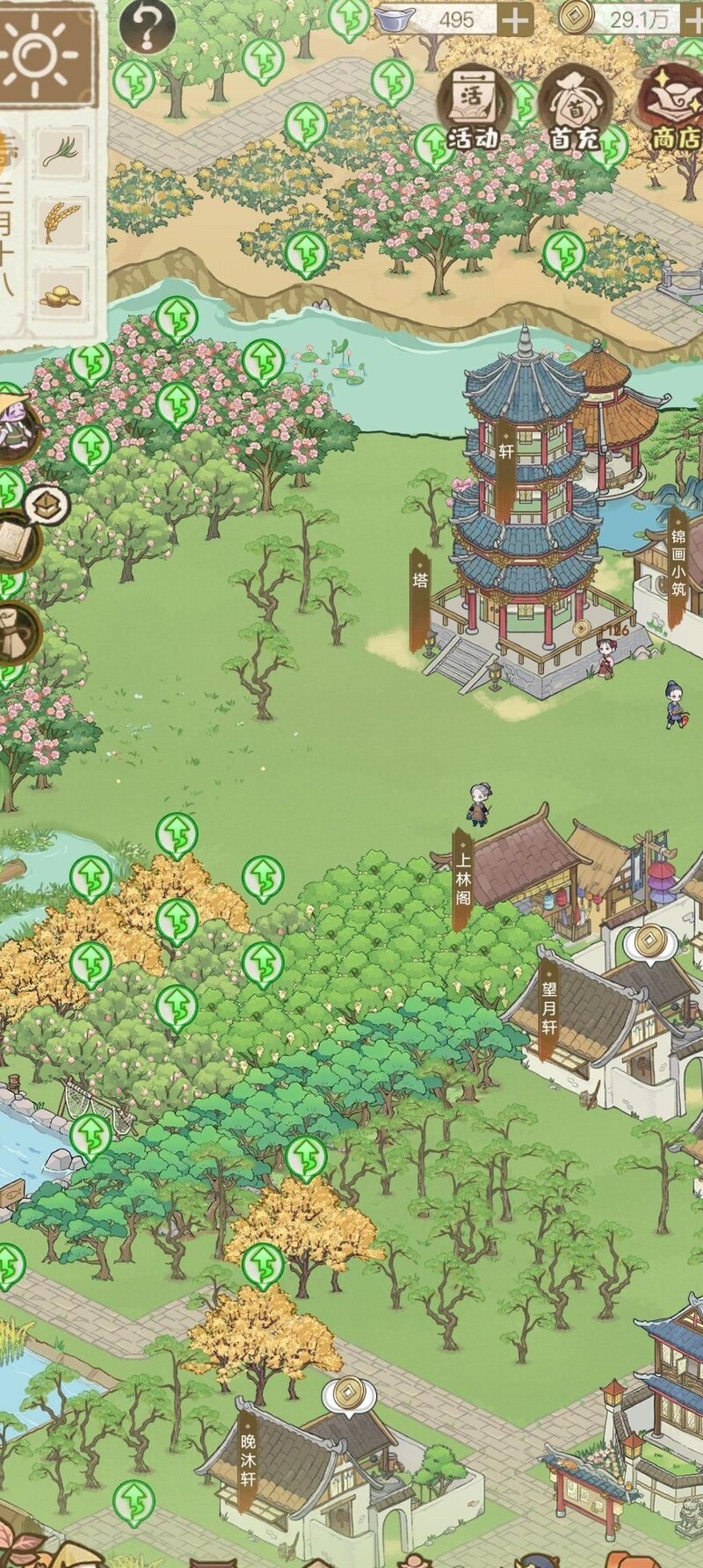The width and height of the screenshot is (703, 1568).
Task: Collect the coin bubble above 晚沐轩
Action: [x=348, y=1392]
